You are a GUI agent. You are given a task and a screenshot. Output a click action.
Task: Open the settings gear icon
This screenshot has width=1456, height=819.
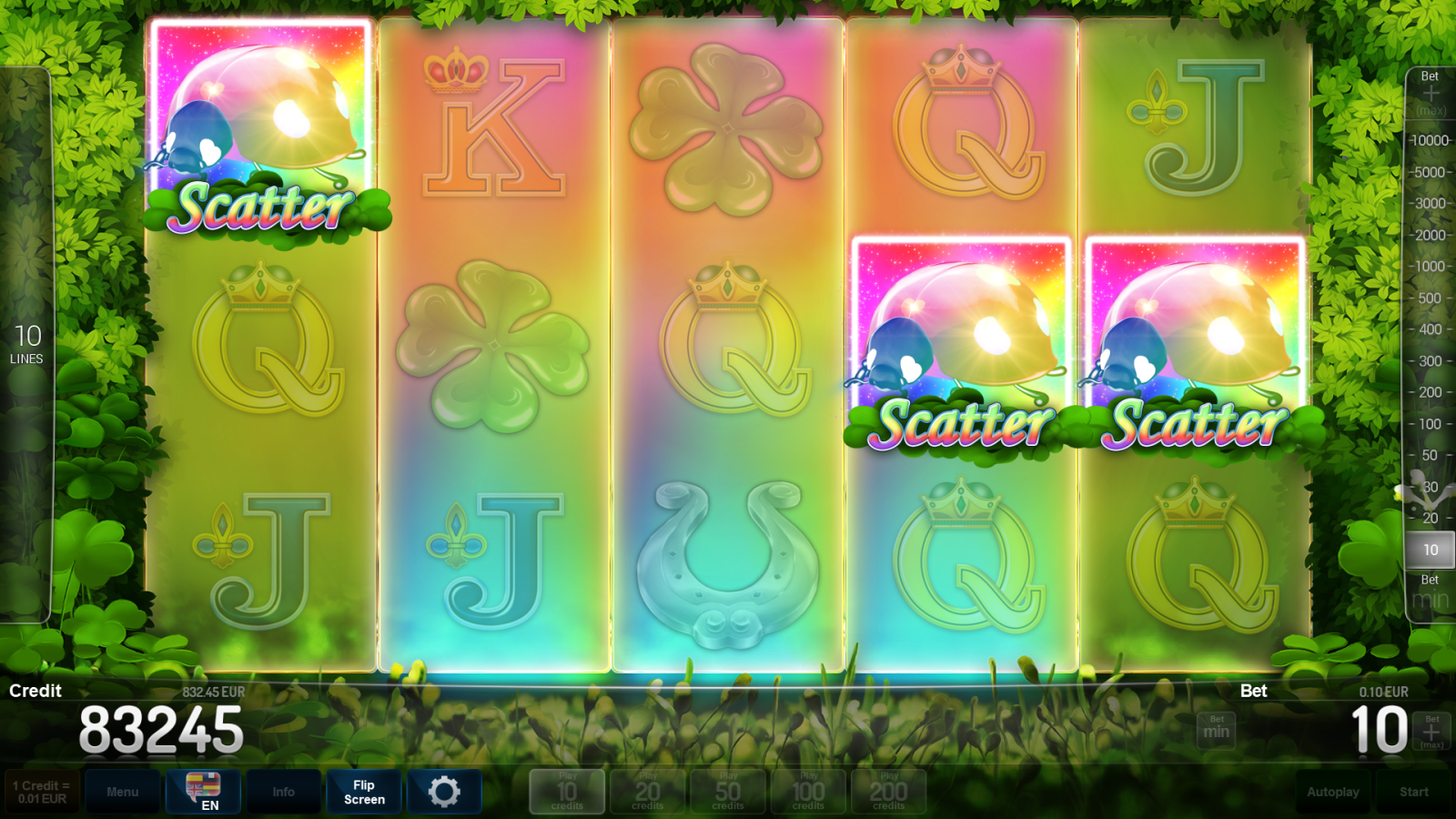pyautogui.click(x=445, y=791)
